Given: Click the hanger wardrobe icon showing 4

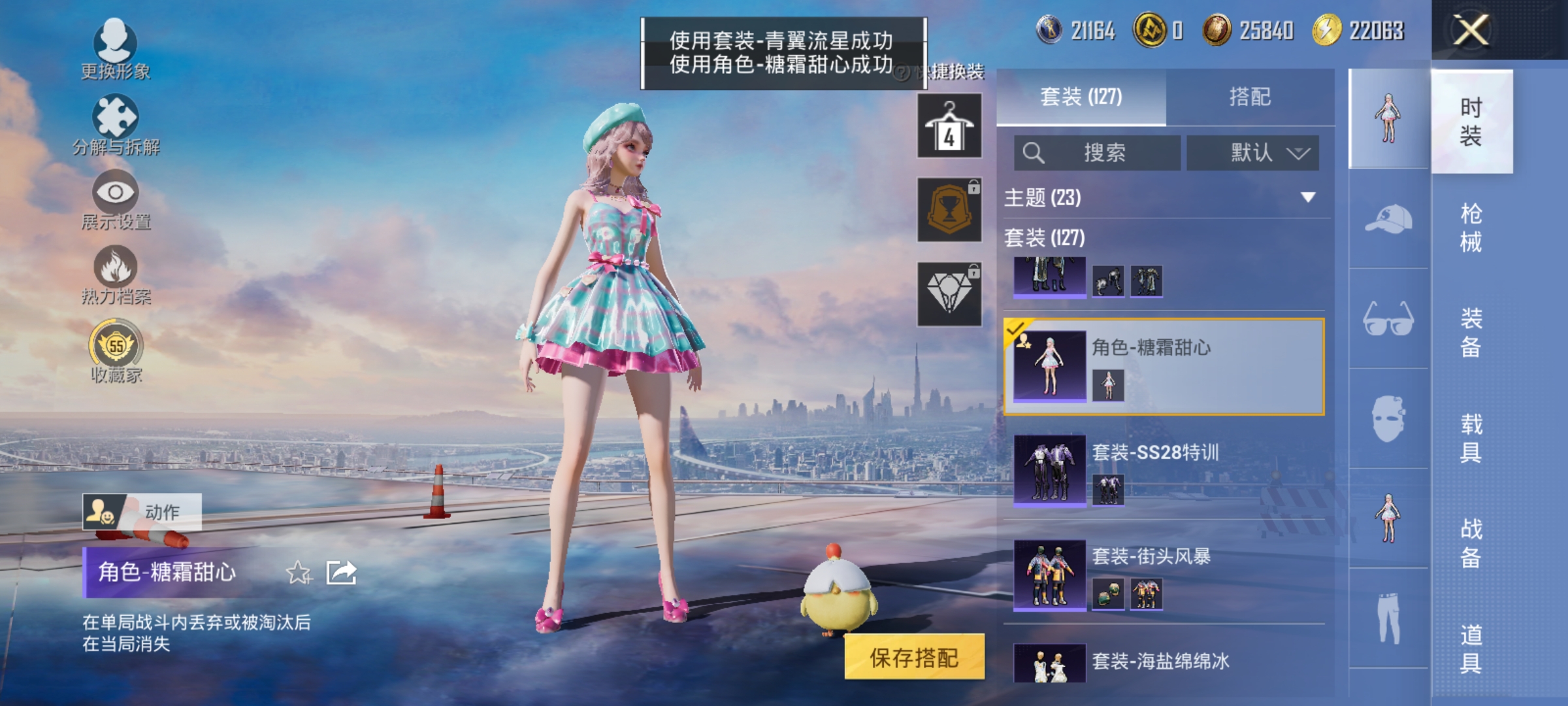Looking at the screenshot, I should point(949,124).
